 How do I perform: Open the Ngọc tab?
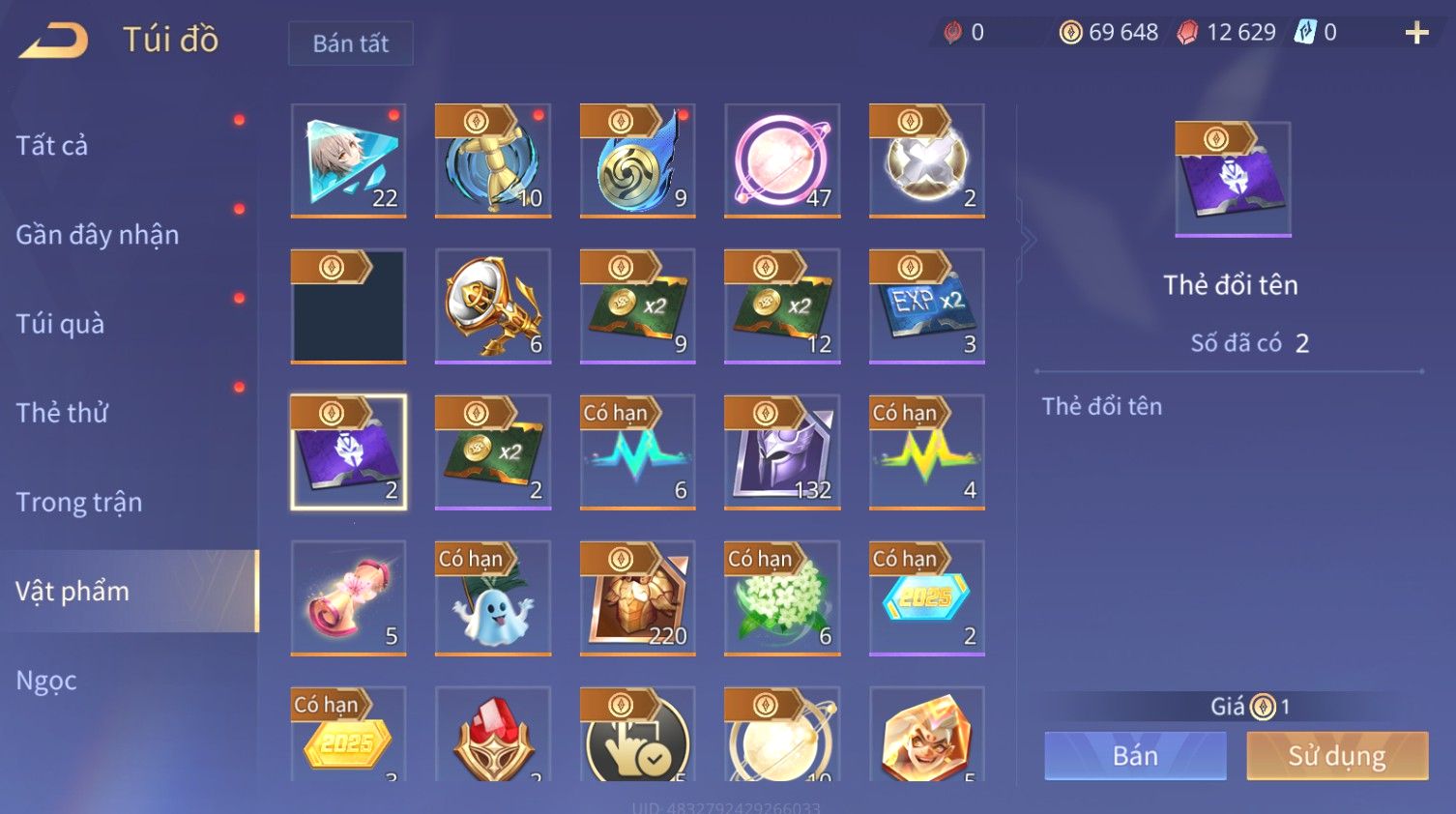click(x=46, y=681)
